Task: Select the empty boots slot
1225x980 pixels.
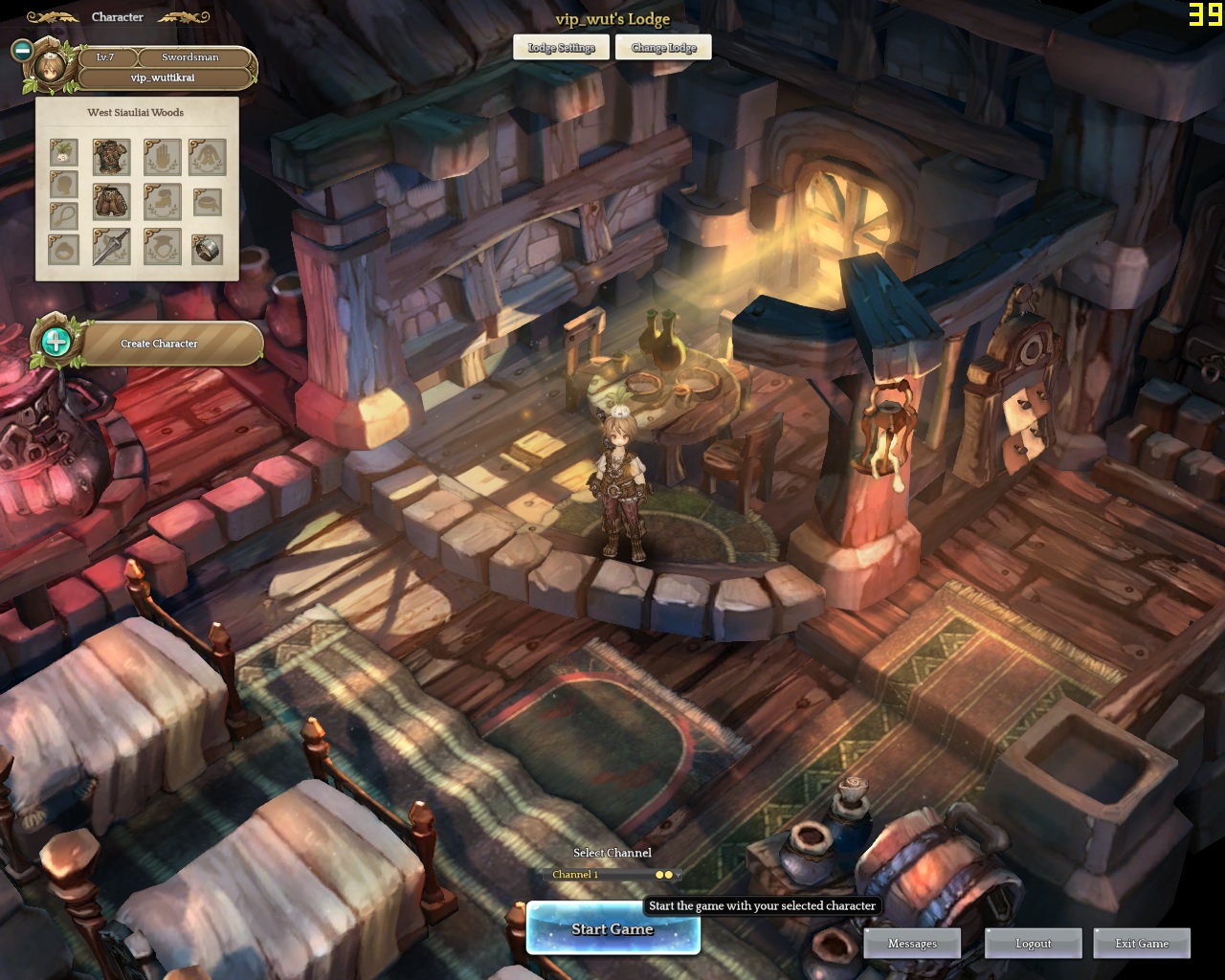Action: 163,202
